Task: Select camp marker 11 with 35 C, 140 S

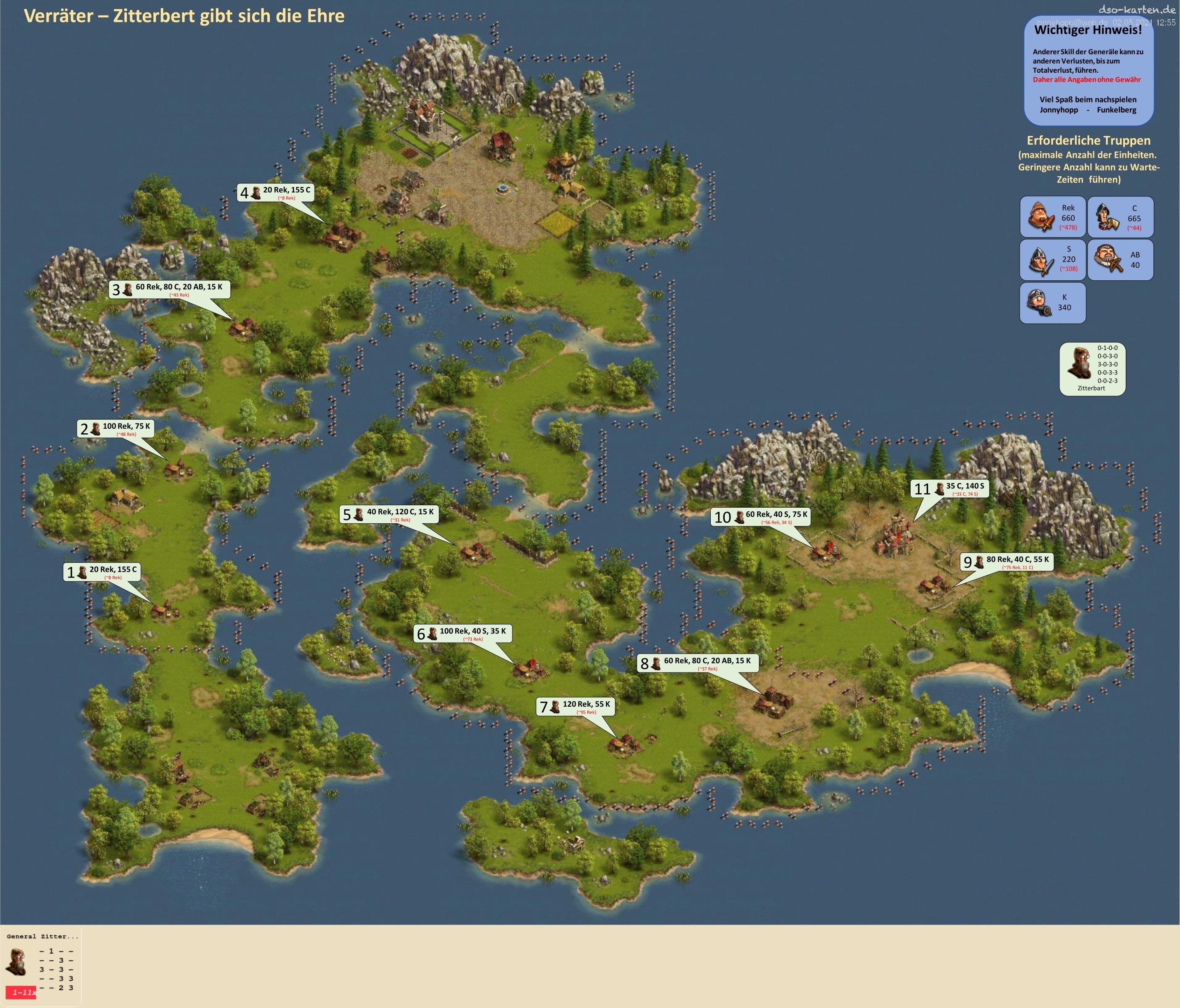Action: (949, 488)
